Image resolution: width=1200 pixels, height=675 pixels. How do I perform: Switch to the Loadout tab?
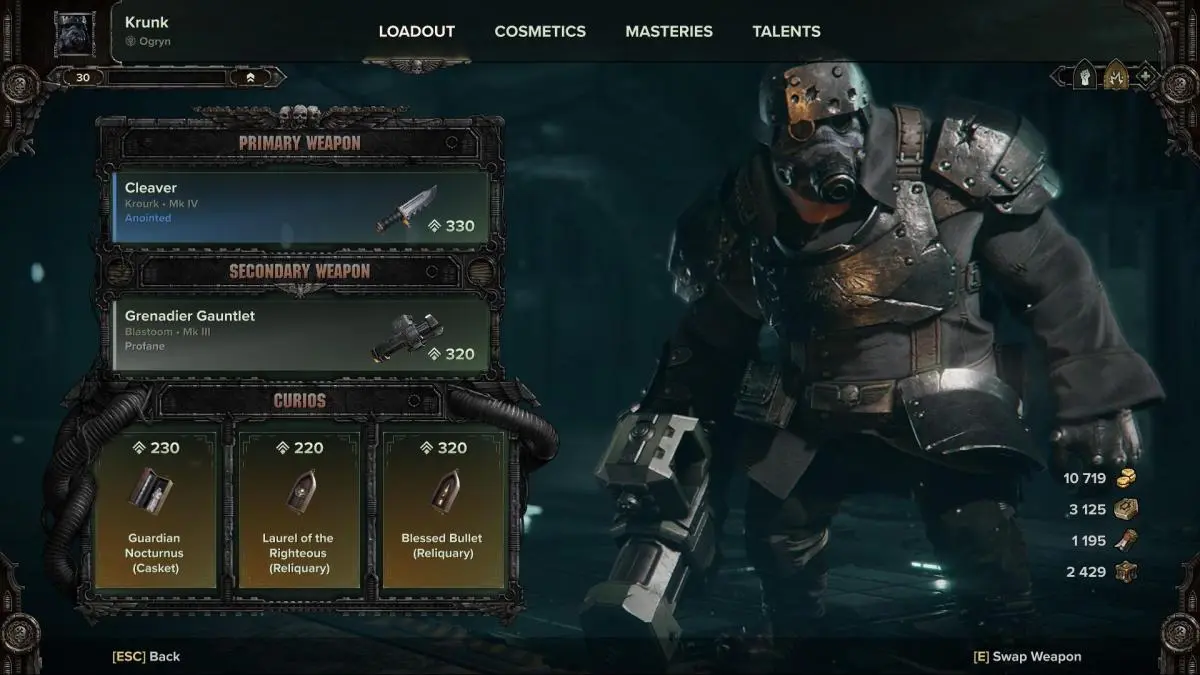coord(416,31)
